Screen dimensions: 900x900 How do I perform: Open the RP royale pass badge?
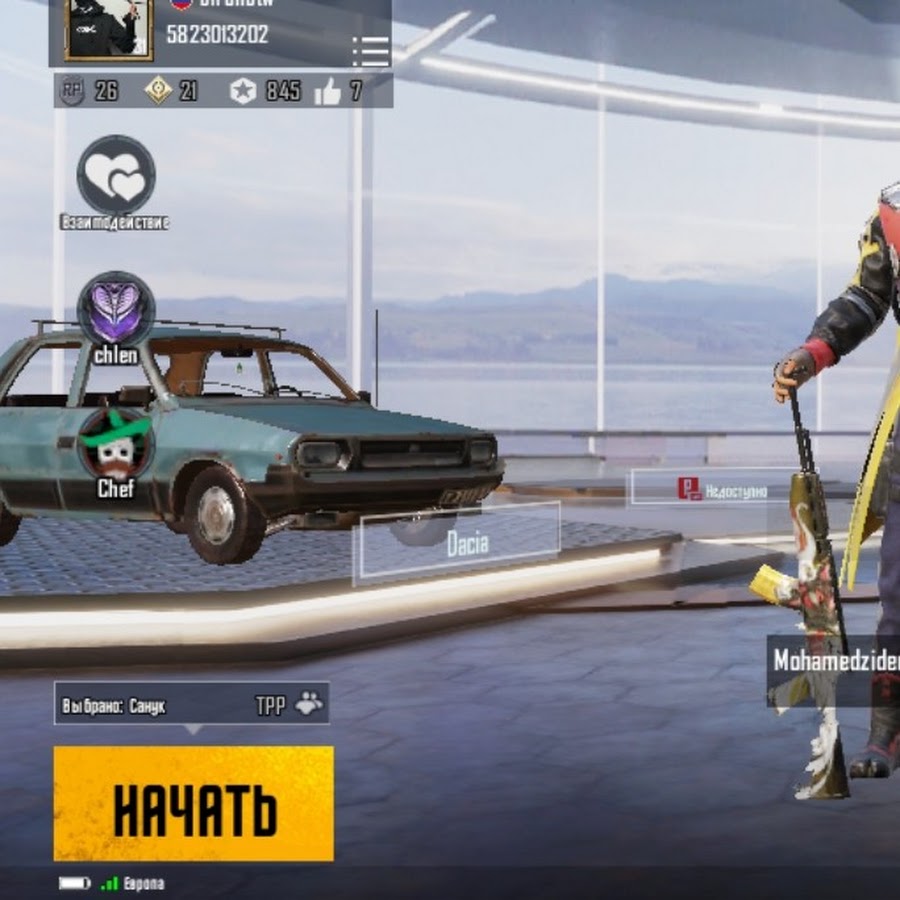72,91
